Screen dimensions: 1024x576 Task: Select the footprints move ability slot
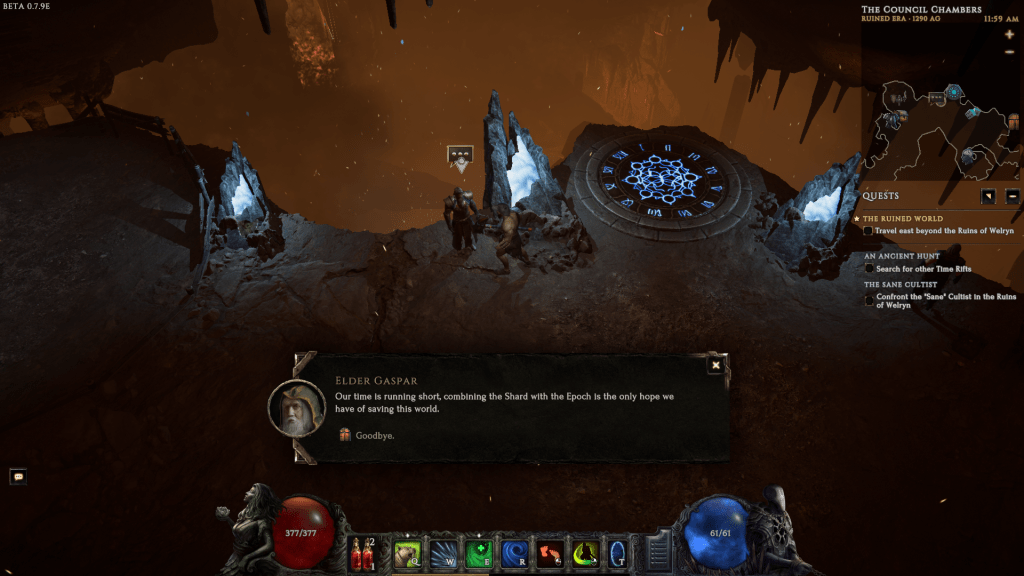click(549, 552)
